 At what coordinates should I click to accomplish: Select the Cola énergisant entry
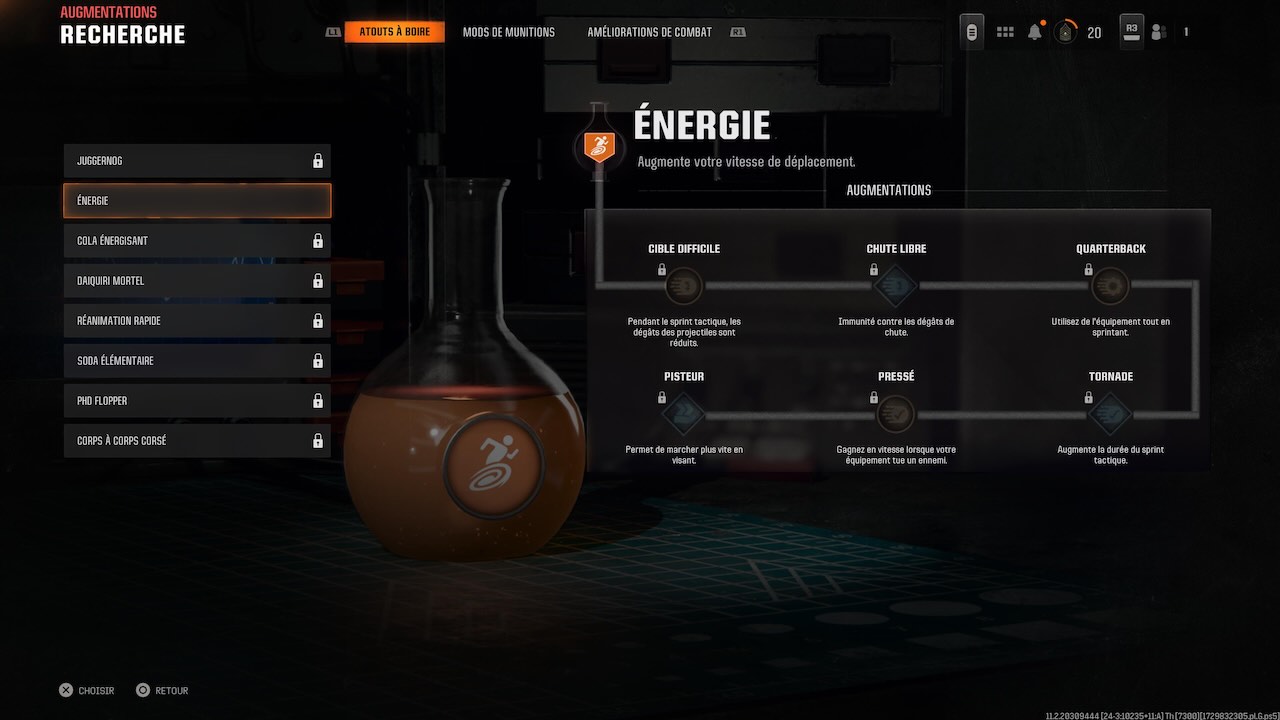[197, 241]
